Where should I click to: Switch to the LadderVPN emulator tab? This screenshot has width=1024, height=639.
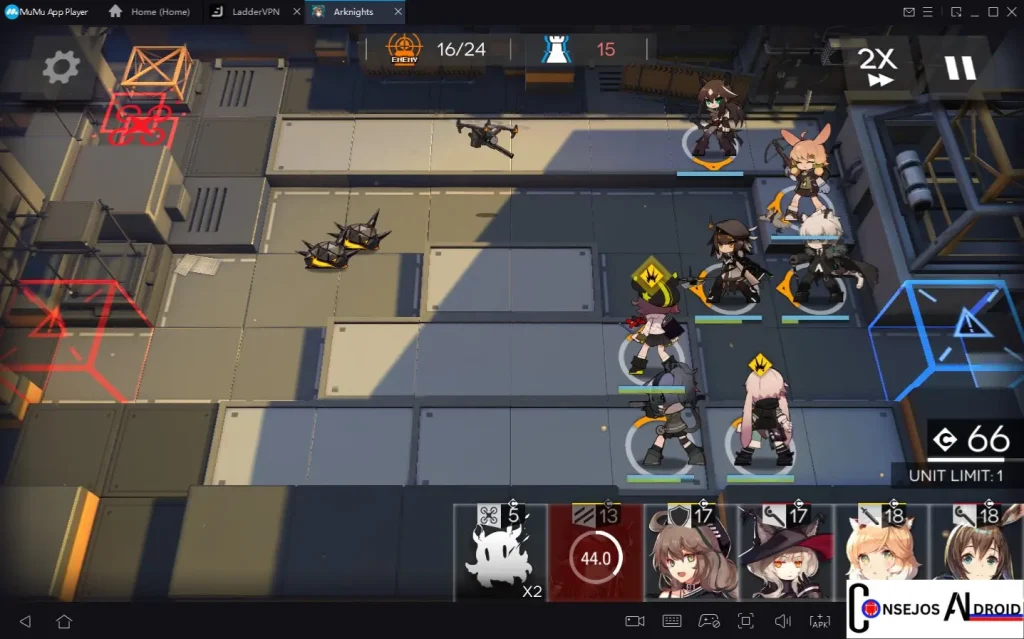pos(253,12)
